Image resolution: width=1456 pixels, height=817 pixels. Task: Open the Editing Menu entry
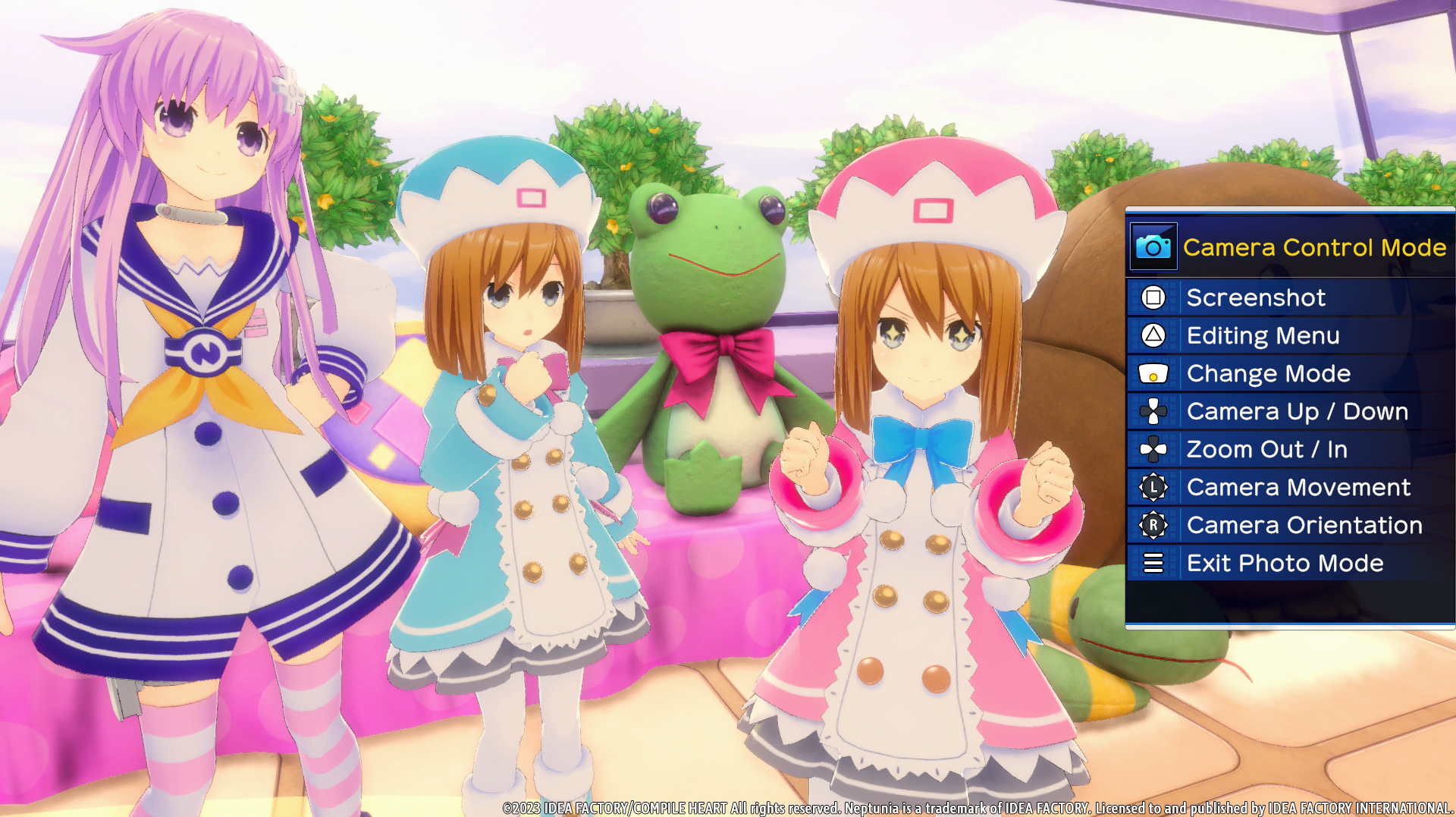[1263, 335]
